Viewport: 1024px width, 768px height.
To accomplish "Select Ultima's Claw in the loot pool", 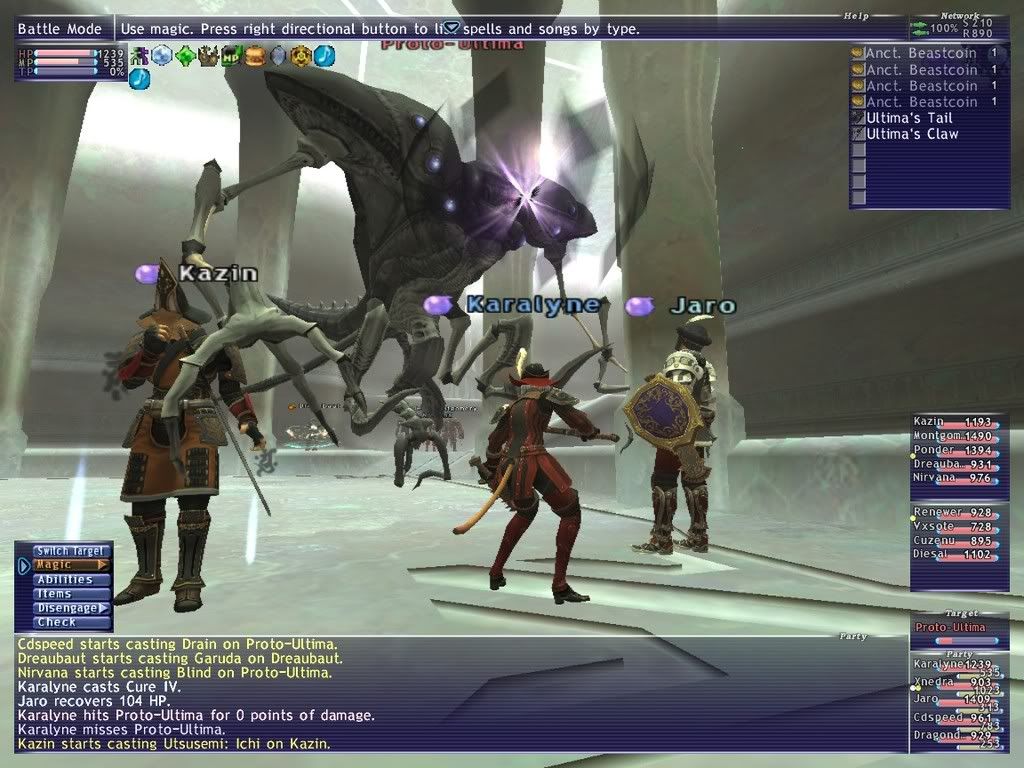I will coord(911,134).
